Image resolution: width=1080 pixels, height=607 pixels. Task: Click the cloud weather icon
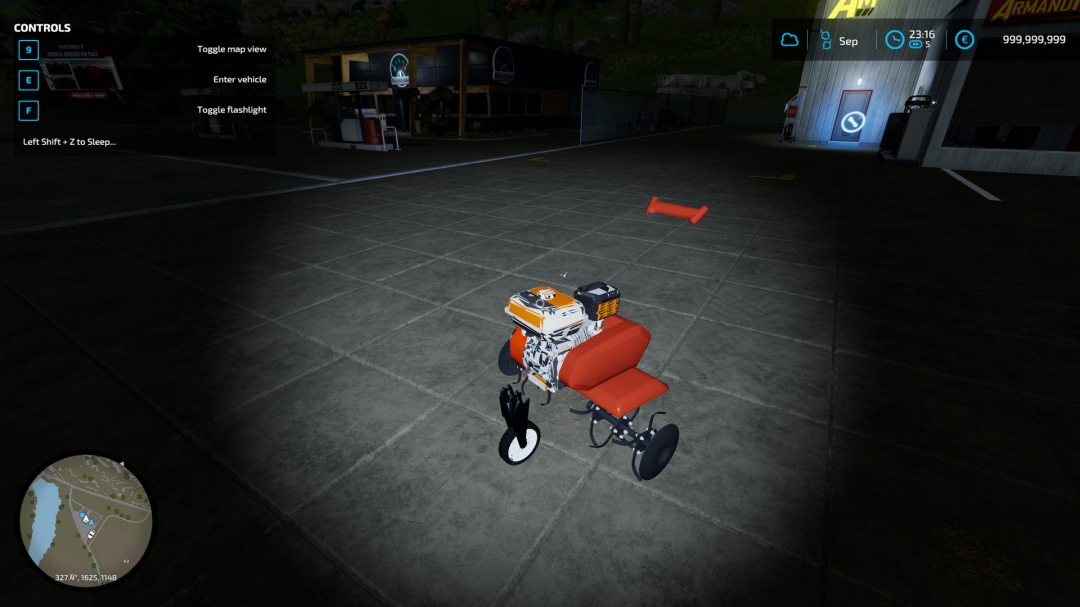[x=790, y=40]
